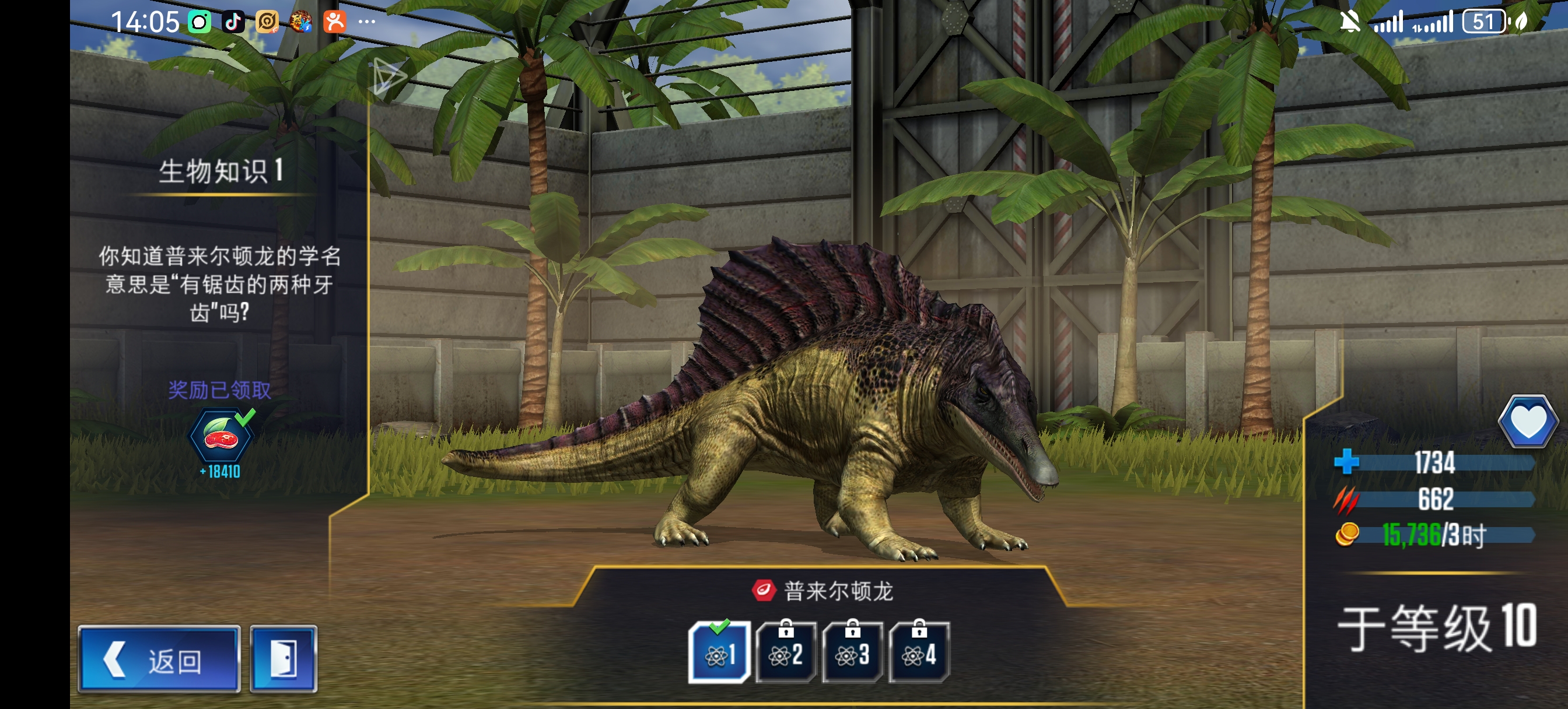
Task: Click the translucent play arrow icon
Action: pyautogui.click(x=389, y=78)
